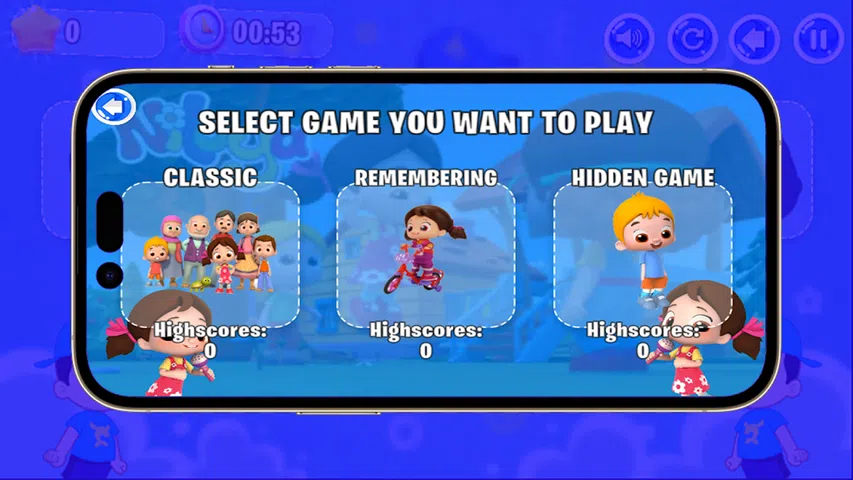The width and height of the screenshot is (853, 480).
Task: Pick the Hidden Game mode
Action: 643,252
